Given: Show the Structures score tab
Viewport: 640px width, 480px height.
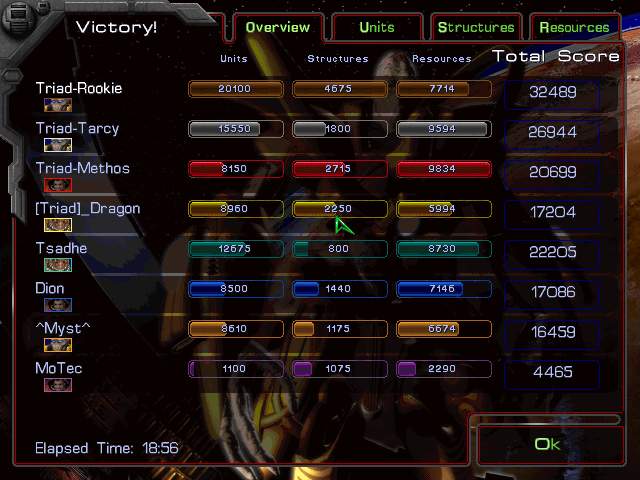Looking at the screenshot, I should (476, 27).
